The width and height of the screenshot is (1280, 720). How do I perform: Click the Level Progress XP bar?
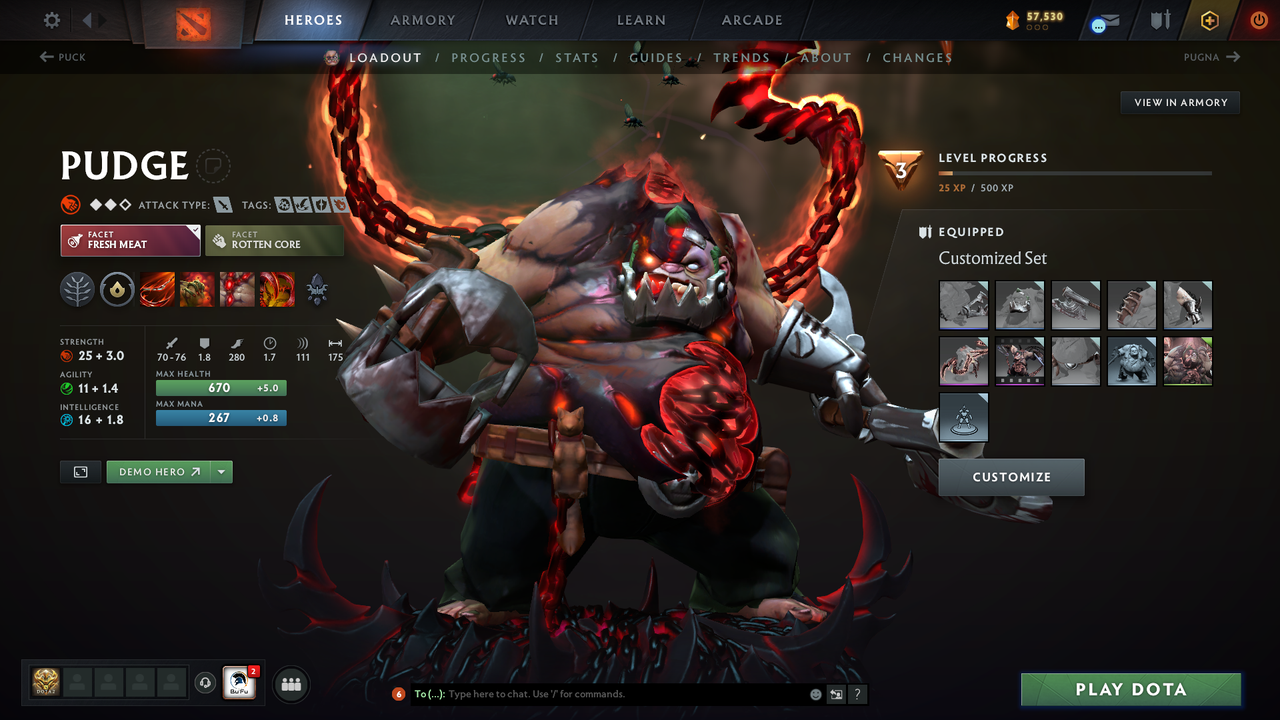1075,172
